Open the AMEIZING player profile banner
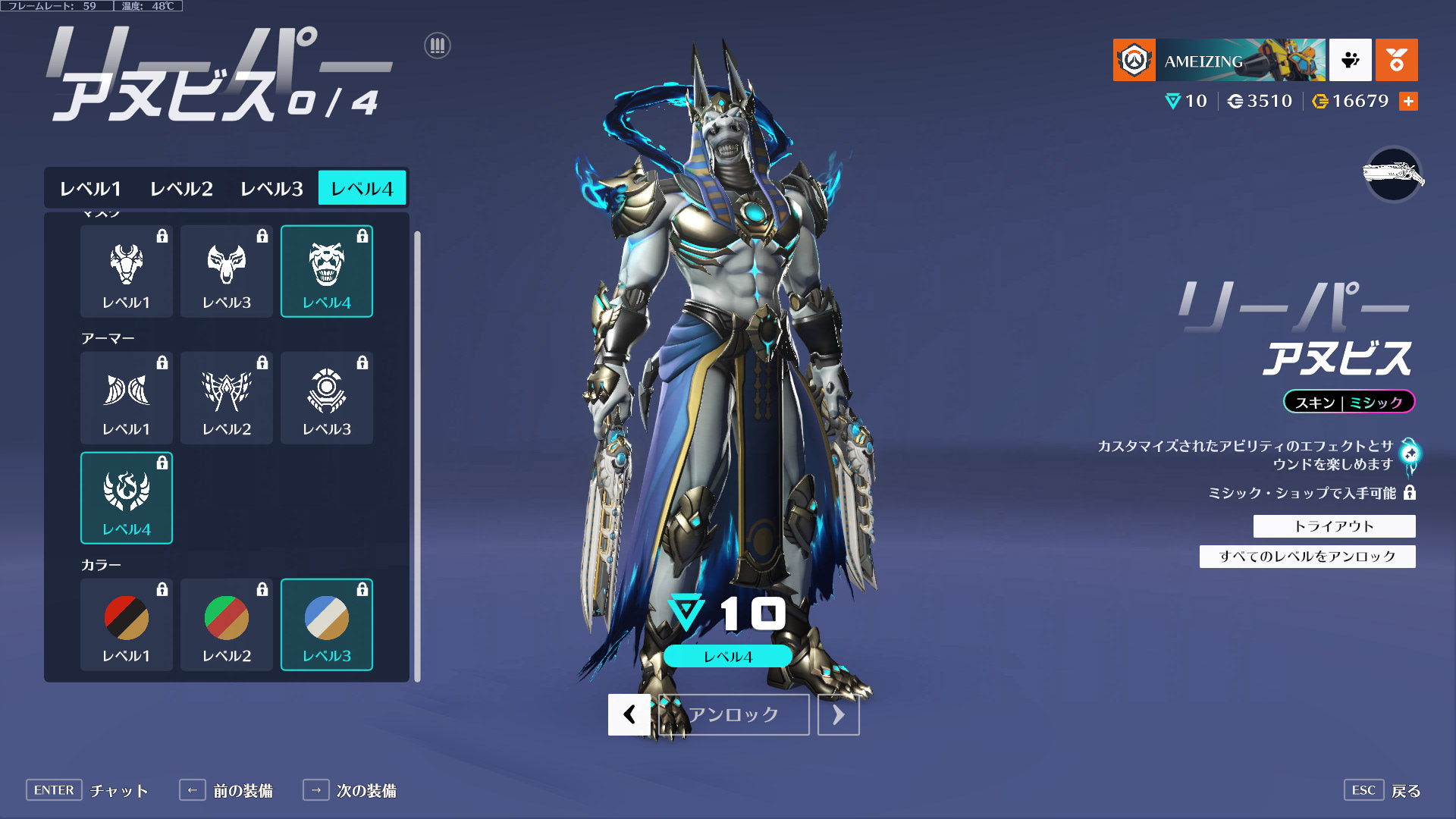 1219,60
